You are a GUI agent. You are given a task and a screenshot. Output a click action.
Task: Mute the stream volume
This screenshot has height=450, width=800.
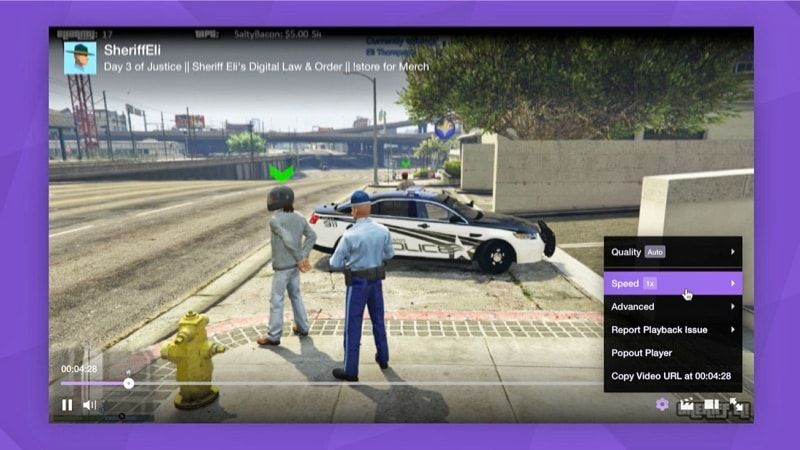click(x=90, y=405)
